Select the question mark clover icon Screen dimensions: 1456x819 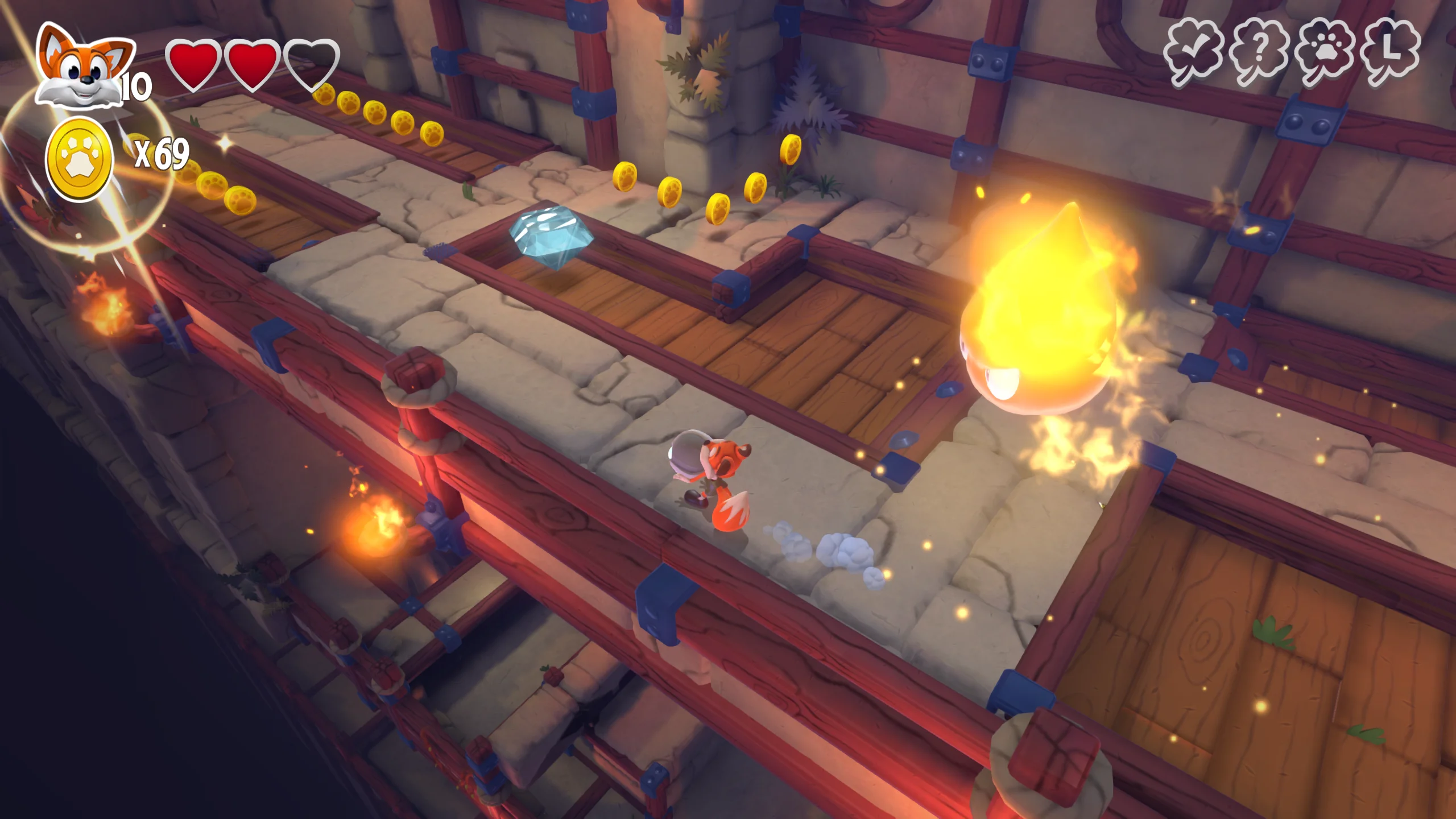(1259, 52)
